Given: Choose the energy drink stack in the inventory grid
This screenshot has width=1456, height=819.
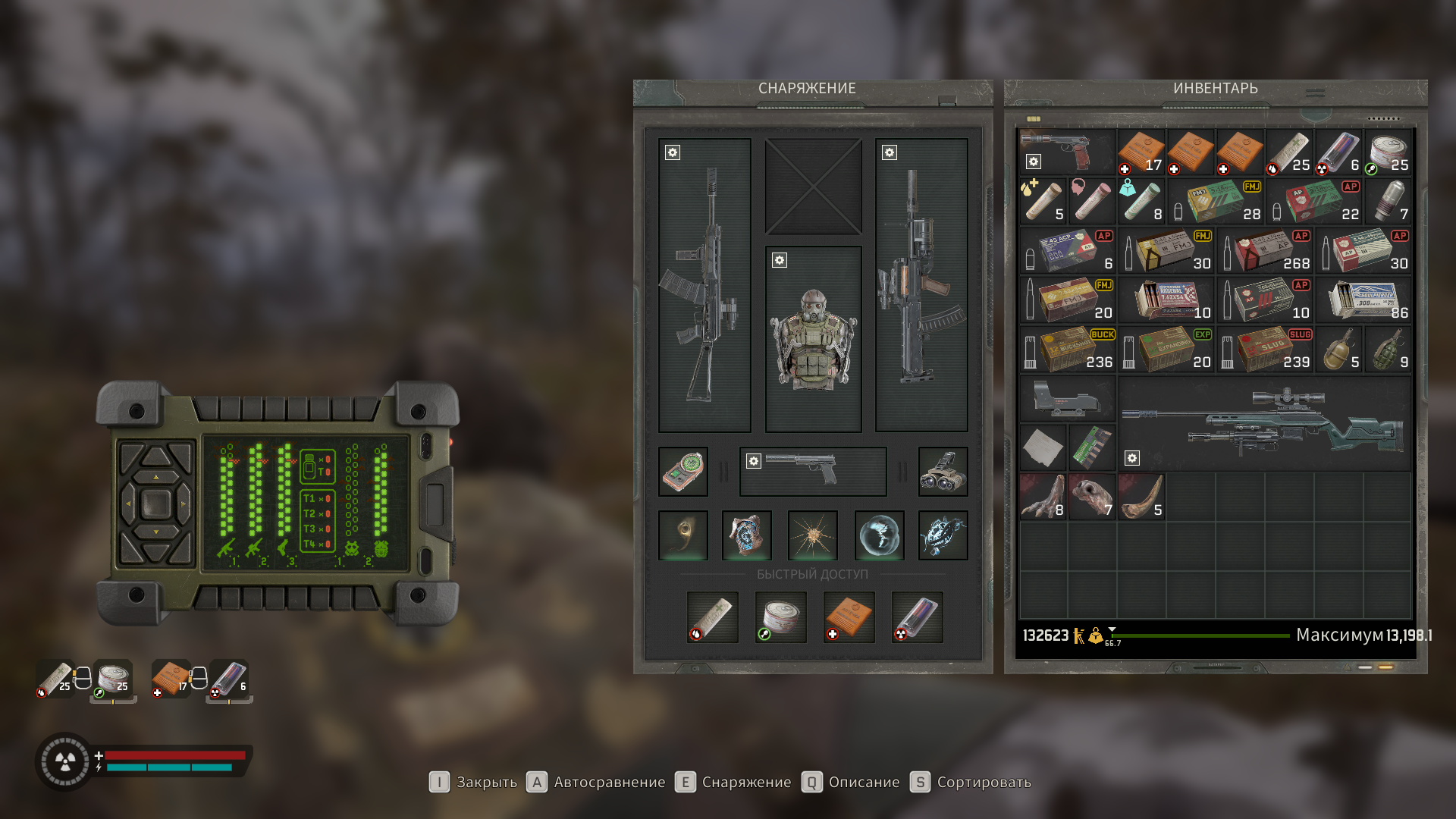Looking at the screenshot, I should coord(1338,152).
